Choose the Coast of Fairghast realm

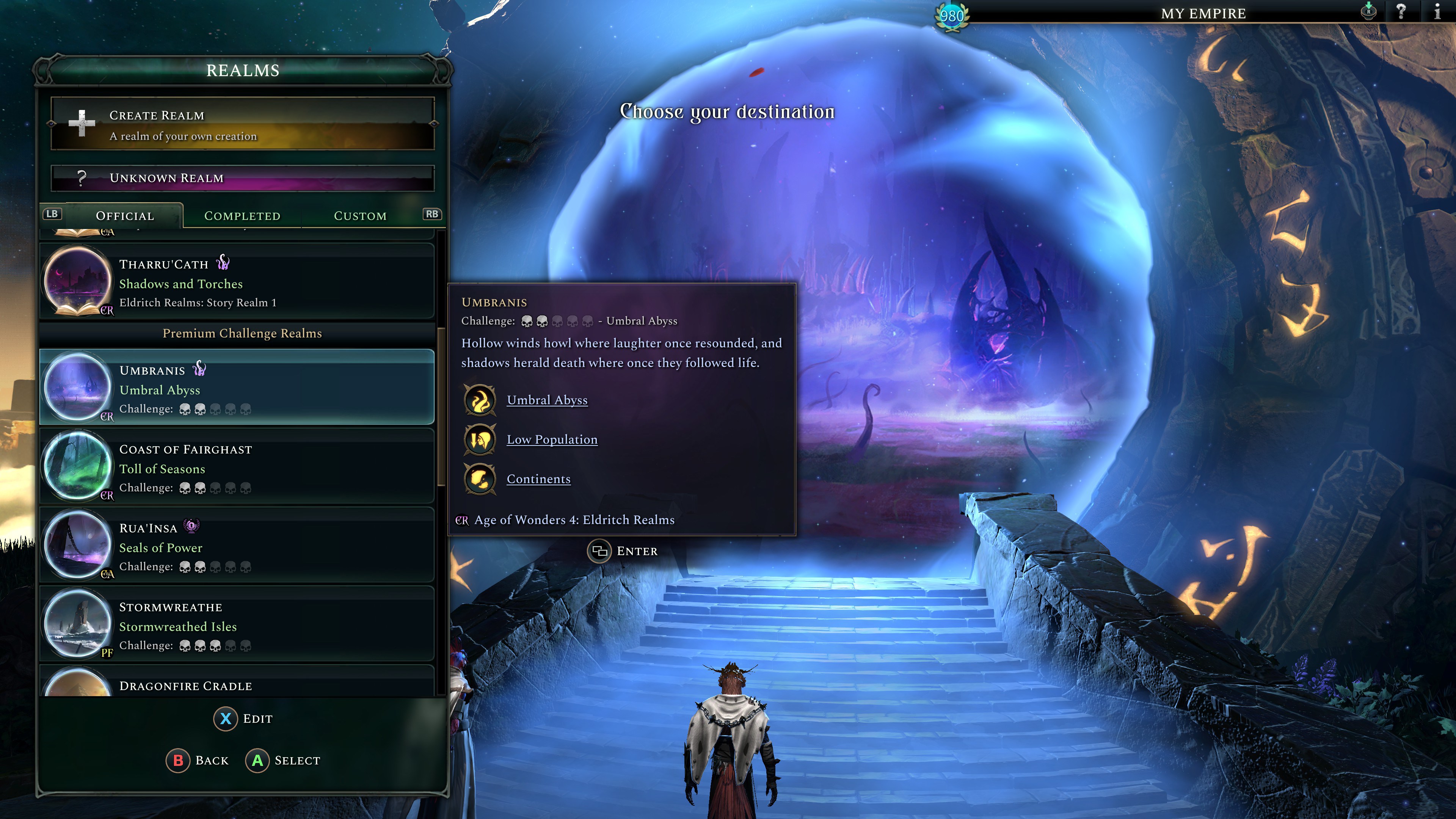237,467
